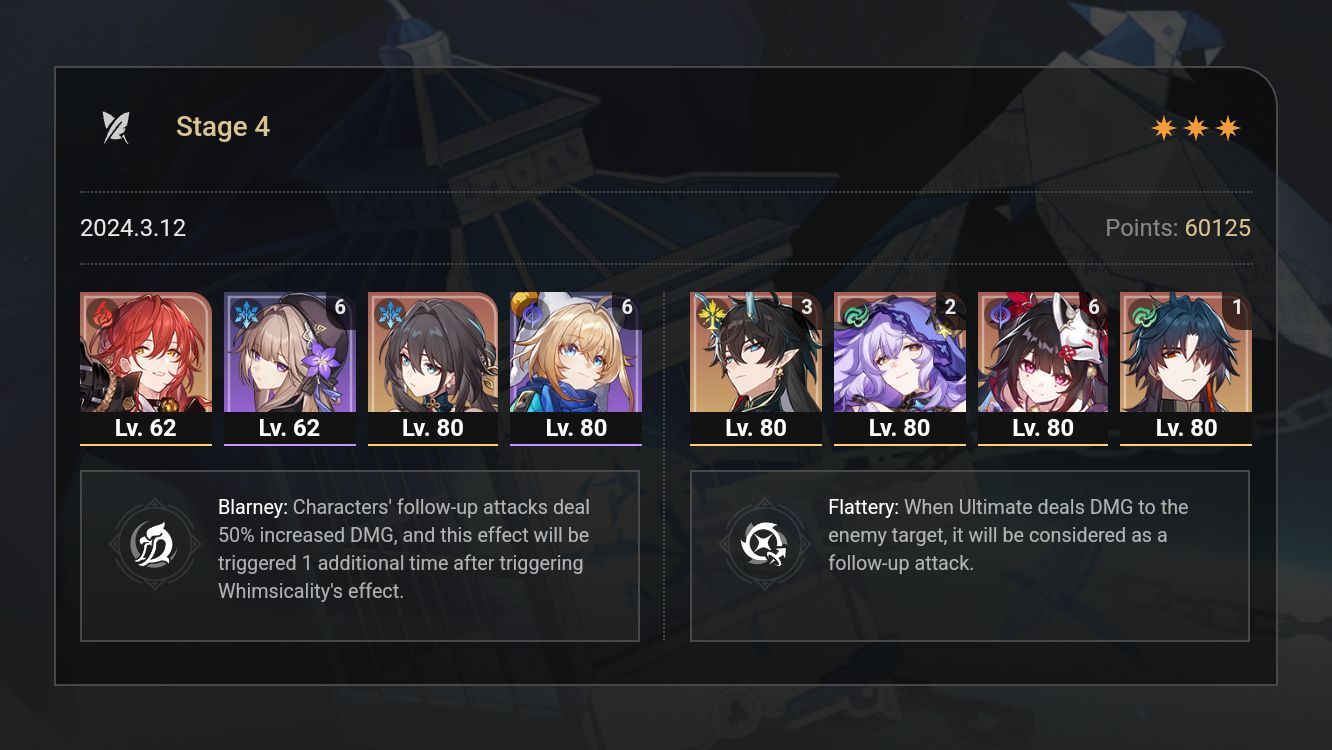Click Herta's eidolon 6 badge
The image size is (1332, 750).
pos(341,307)
